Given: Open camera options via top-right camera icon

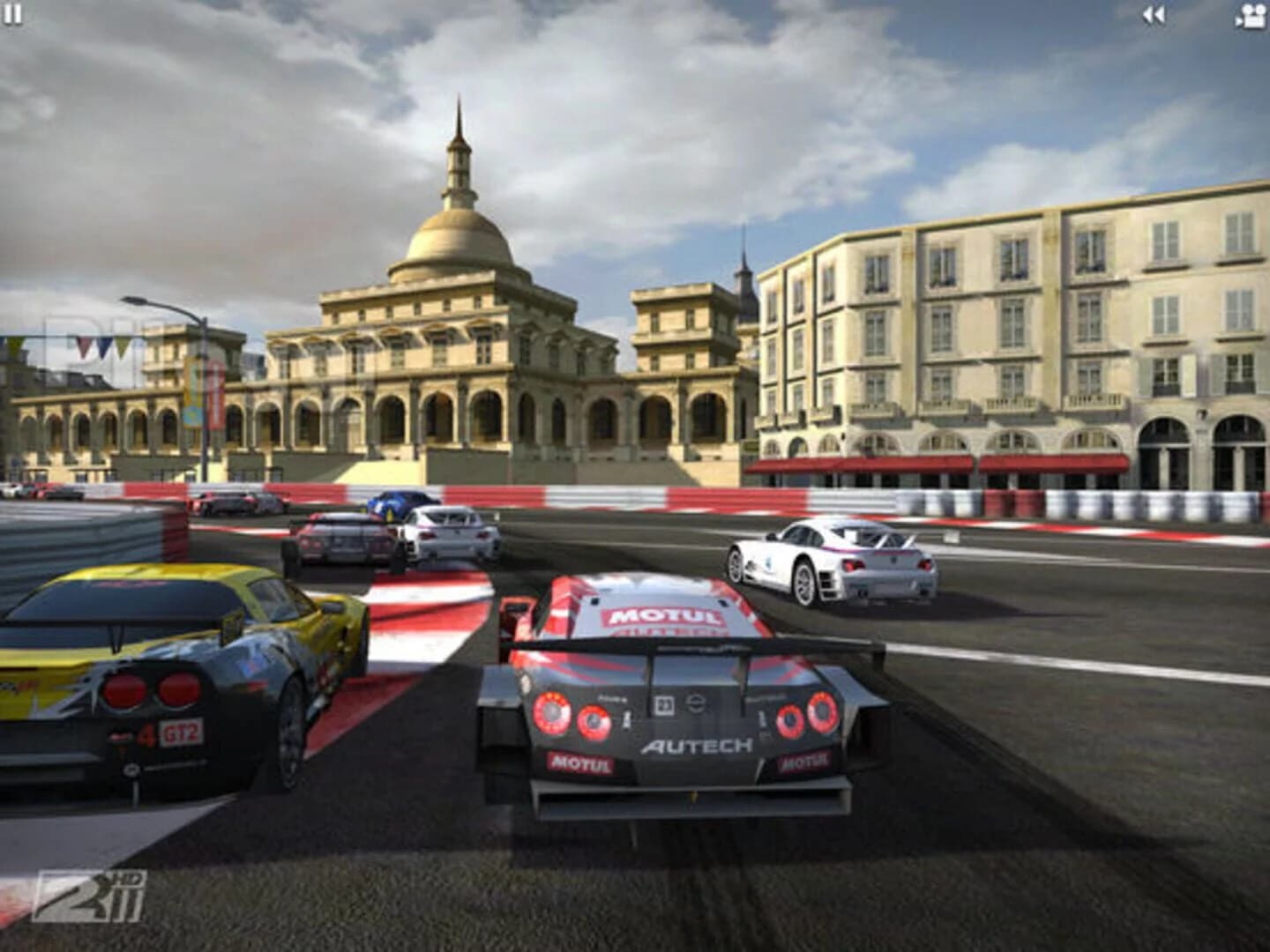Looking at the screenshot, I should 1251,13.
